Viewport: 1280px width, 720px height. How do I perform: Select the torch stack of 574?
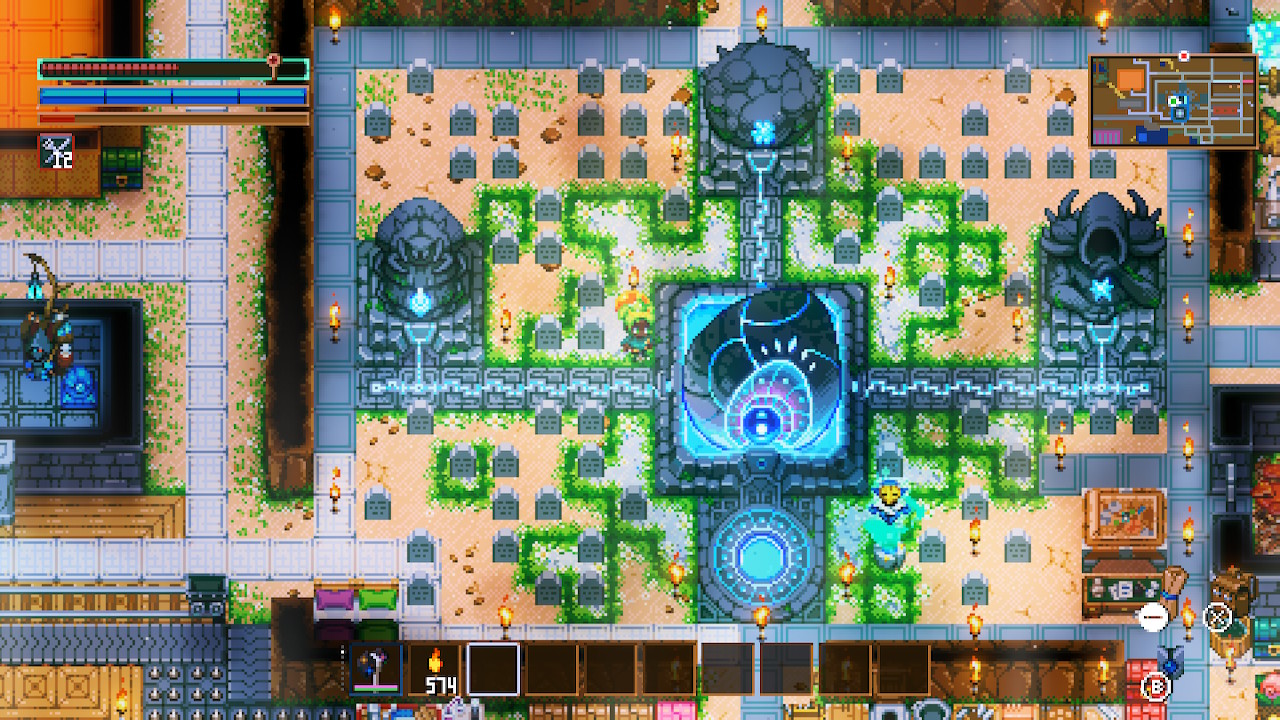click(x=435, y=668)
